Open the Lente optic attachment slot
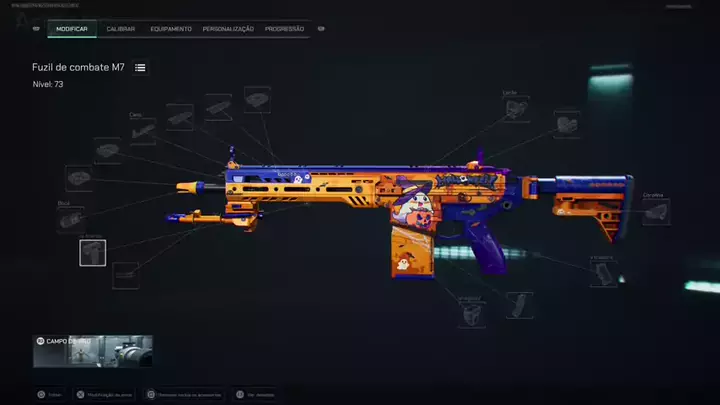Image resolution: width=720 pixels, height=405 pixels. (x=516, y=109)
